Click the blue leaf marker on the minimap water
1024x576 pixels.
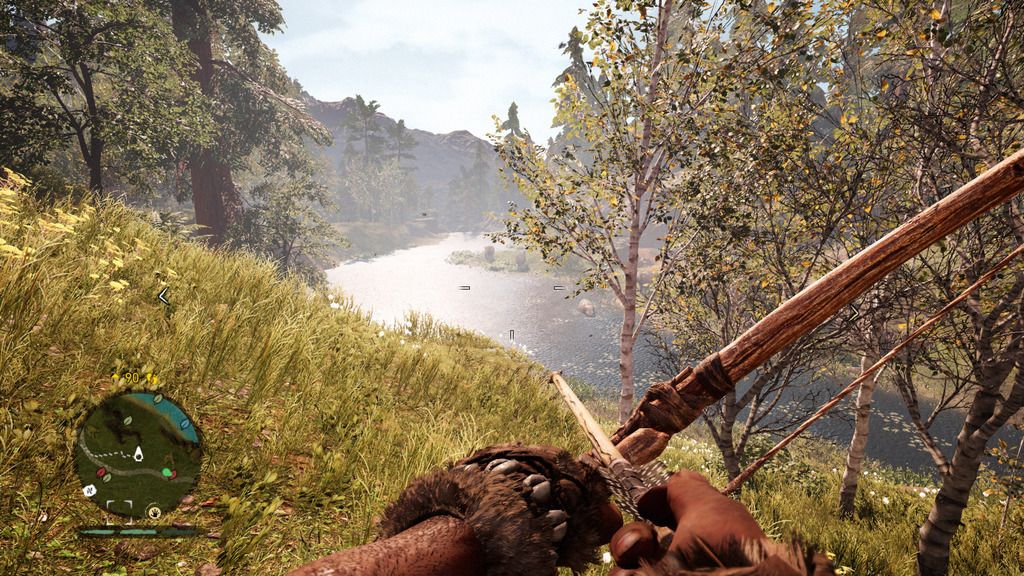[185, 424]
